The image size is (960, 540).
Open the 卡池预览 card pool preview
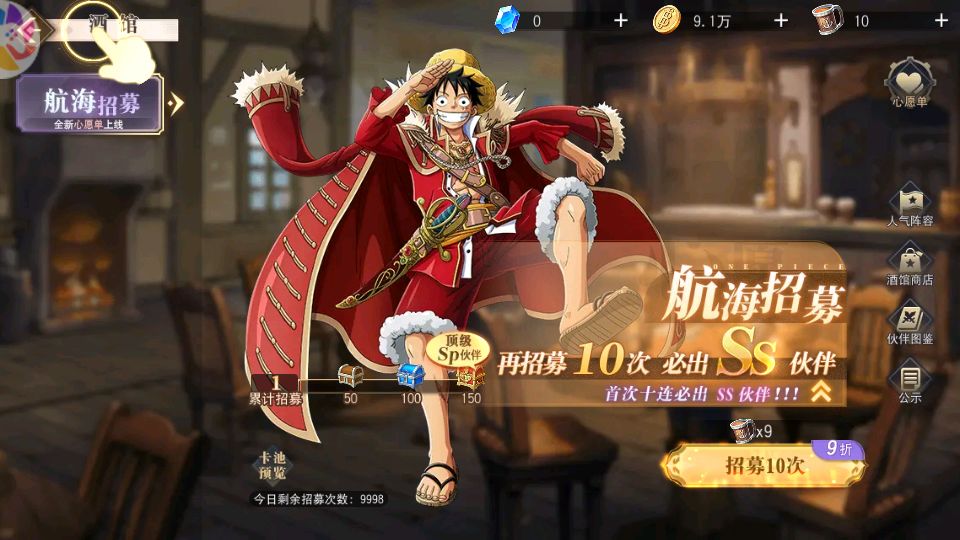pyautogui.click(x=273, y=466)
